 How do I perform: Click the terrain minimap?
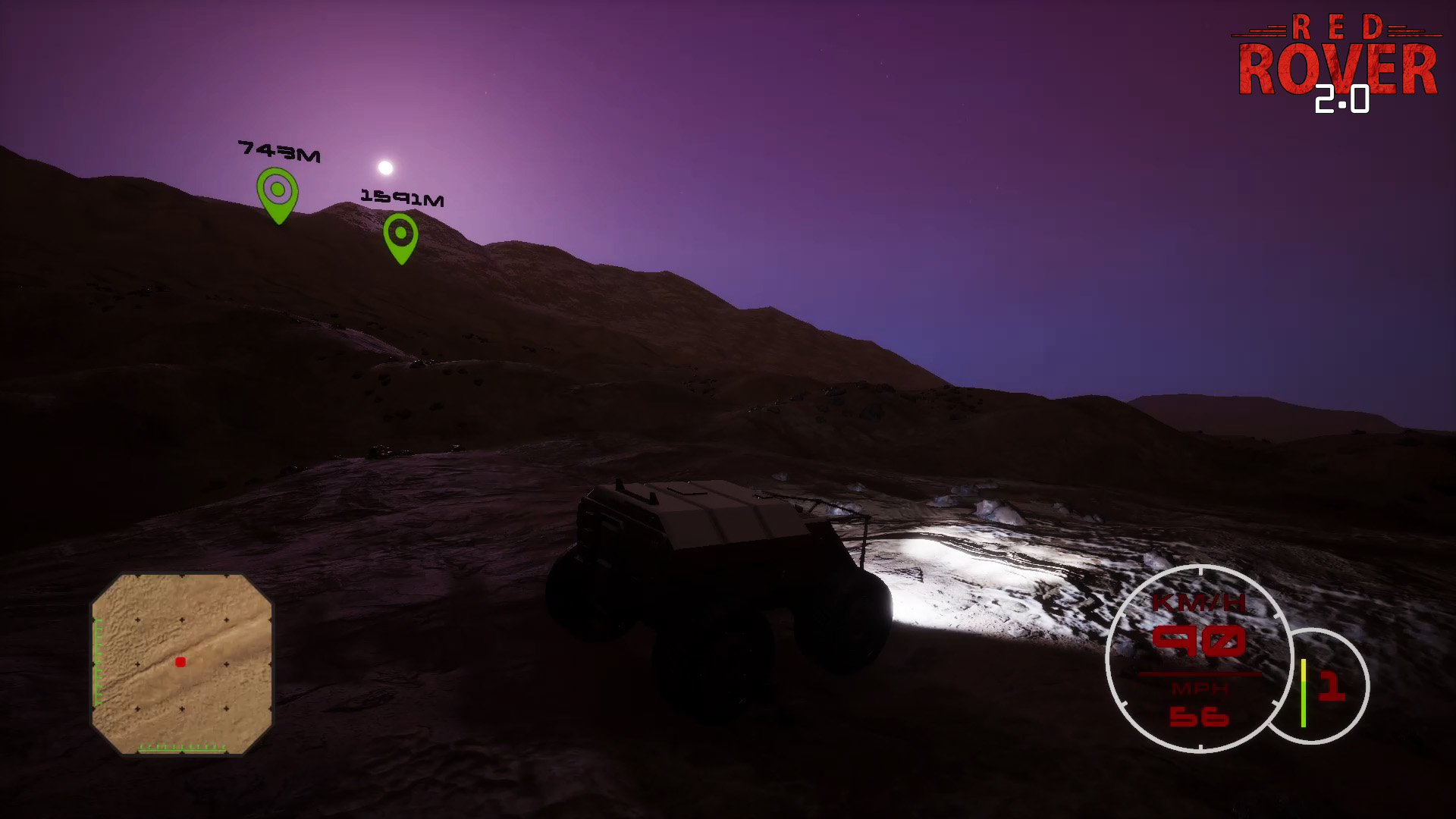[181, 664]
